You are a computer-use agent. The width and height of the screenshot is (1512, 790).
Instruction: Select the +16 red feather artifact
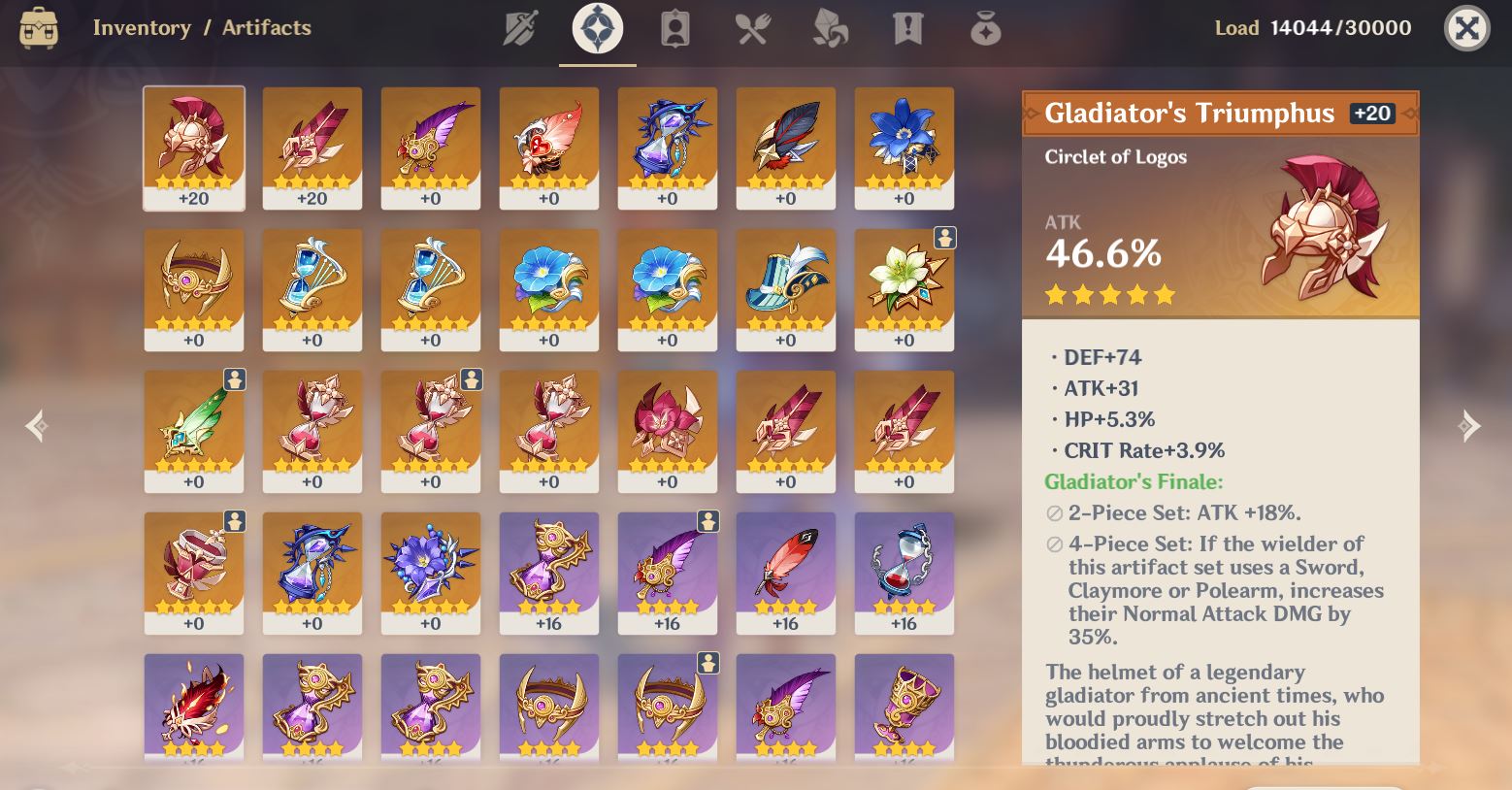[x=785, y=573]
